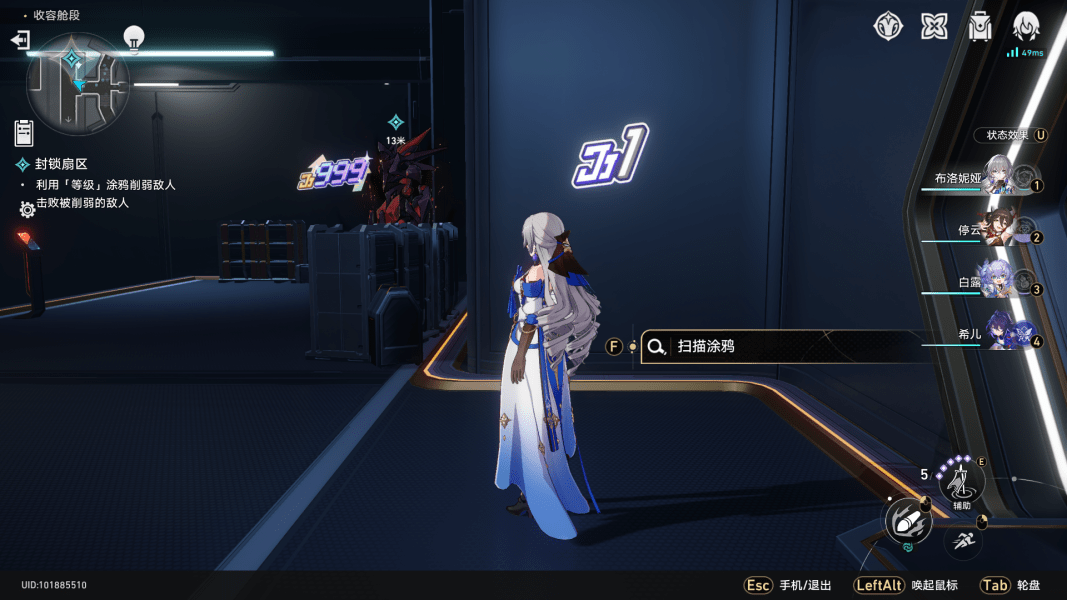Image resolution: width=1067 pixels, height=600 pixels.
Task: Open the circular minimap
Action: [78, 83]
